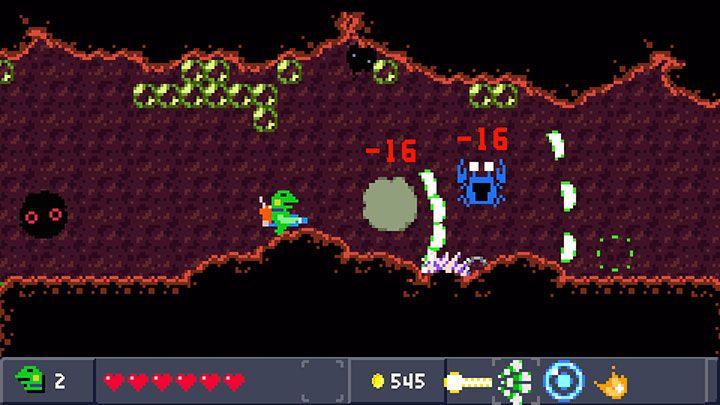Select the yellow pea shooter weapon
Screen dimensions: 720x405
click(468, 381)
